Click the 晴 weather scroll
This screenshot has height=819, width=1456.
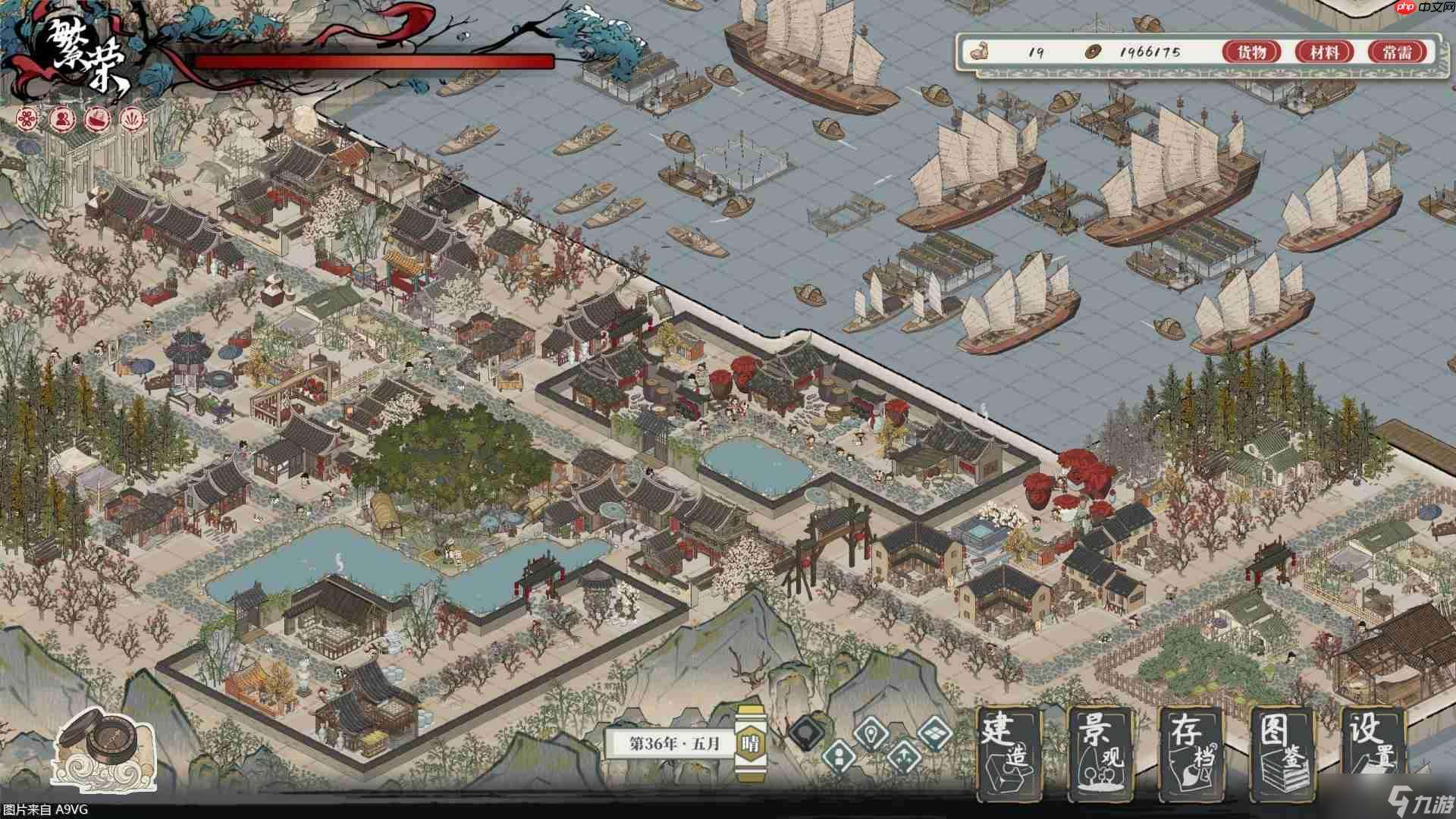[x=751, y=743]
